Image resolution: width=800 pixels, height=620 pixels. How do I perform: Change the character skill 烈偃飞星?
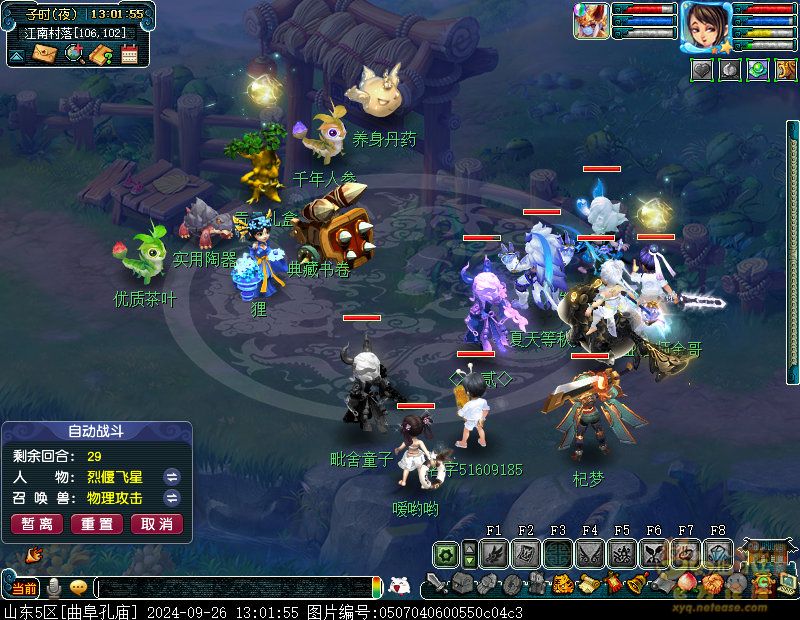coord(172,476)
